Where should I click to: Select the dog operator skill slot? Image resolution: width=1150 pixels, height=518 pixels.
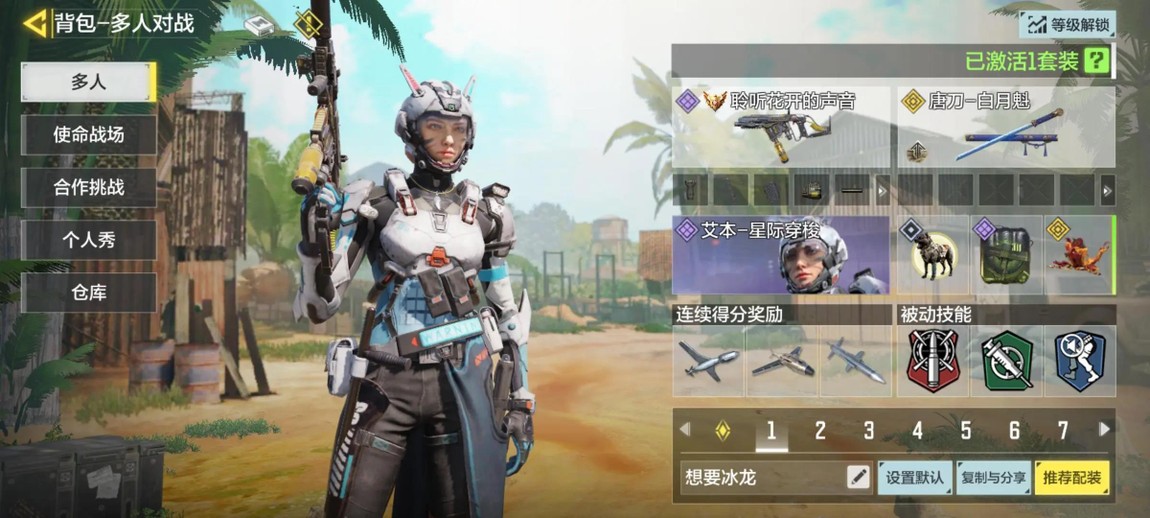point(932,255)
